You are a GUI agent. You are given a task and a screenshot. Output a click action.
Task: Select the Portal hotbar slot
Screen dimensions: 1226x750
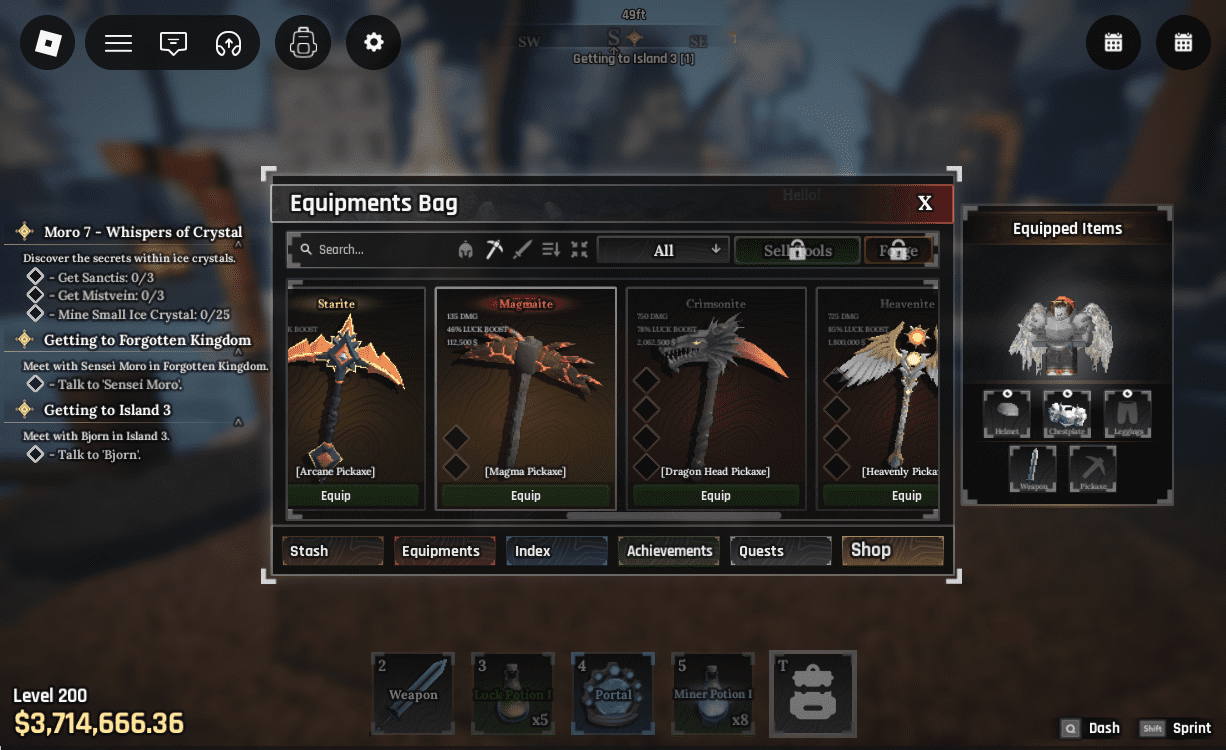coord(613,693)
